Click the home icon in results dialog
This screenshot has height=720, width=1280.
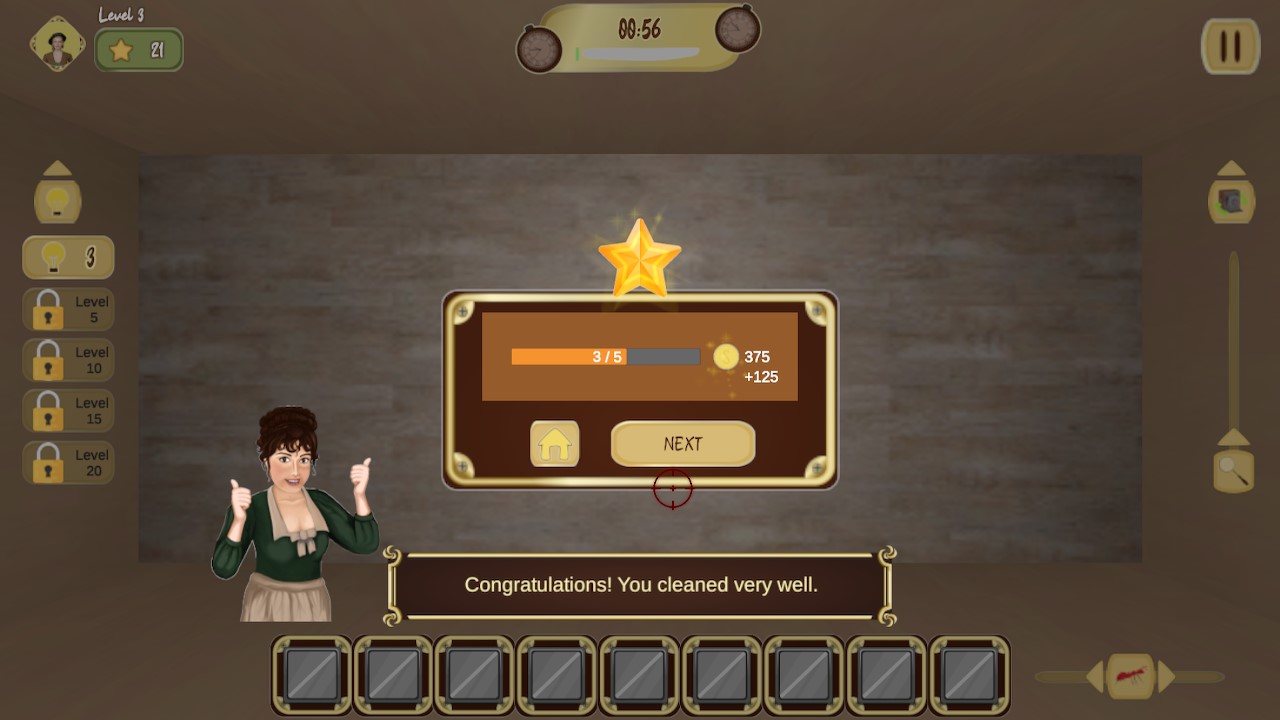tap(554, 443)
